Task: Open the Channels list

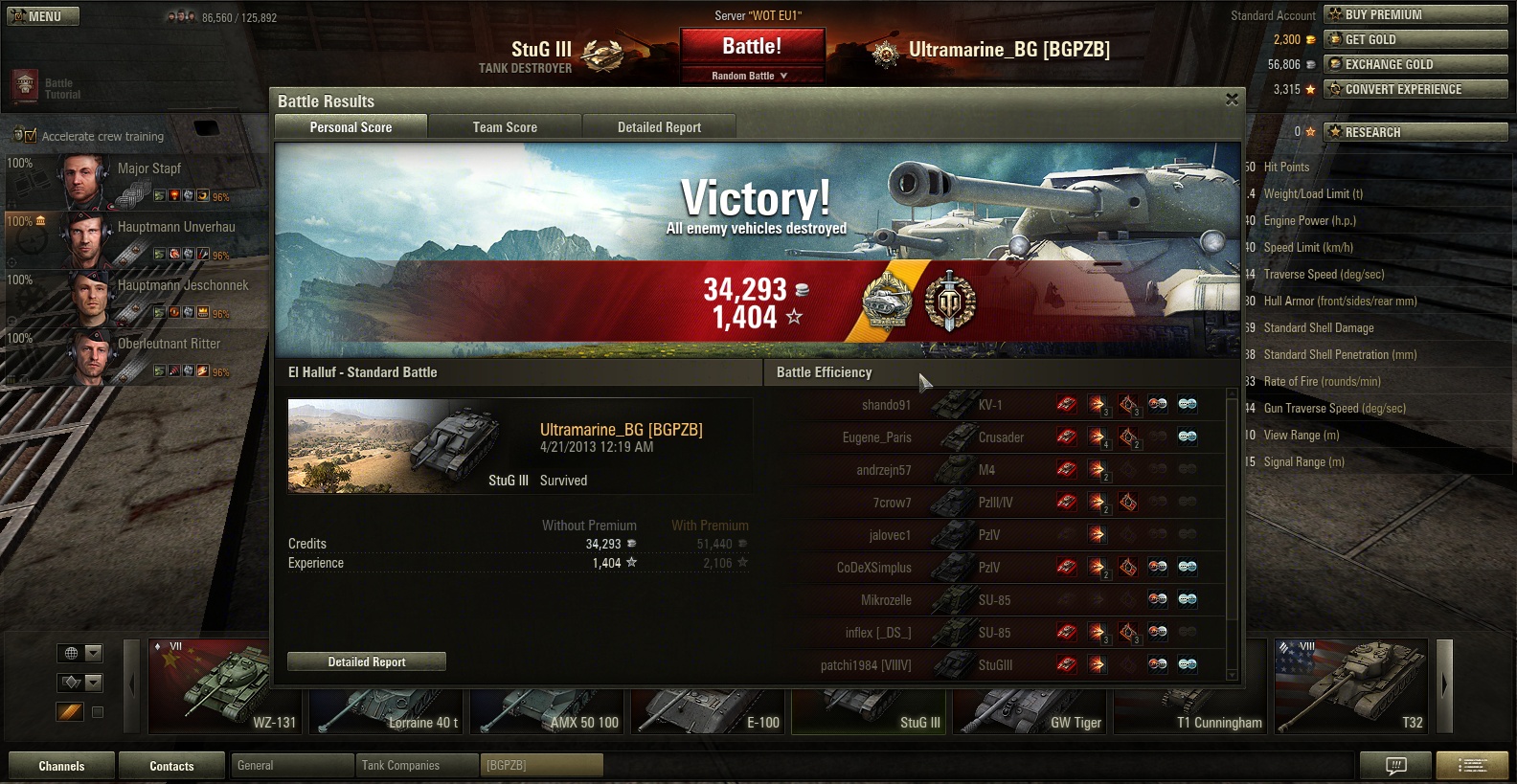Action: tap(61, 766)
